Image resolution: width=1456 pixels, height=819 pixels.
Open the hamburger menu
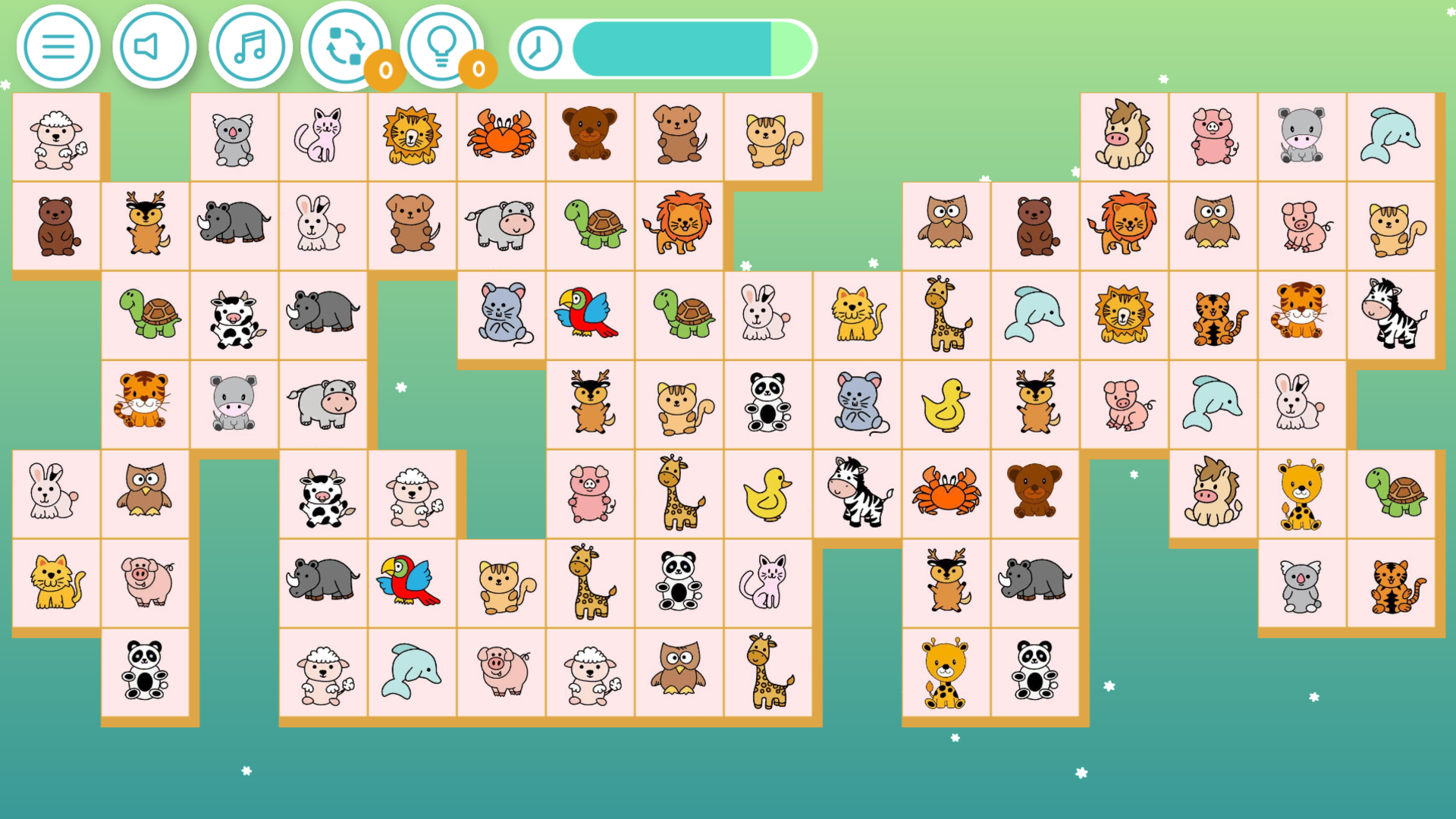(58, 45)
